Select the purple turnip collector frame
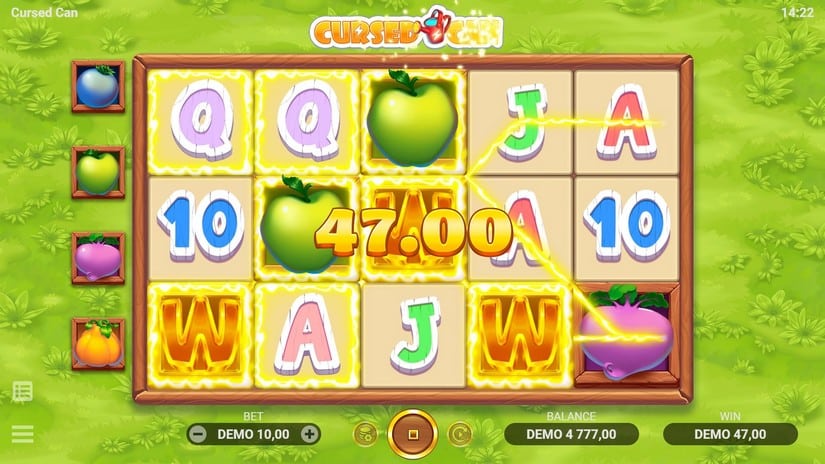Viewport: 825px width, 464px height. tap(98, 258)
